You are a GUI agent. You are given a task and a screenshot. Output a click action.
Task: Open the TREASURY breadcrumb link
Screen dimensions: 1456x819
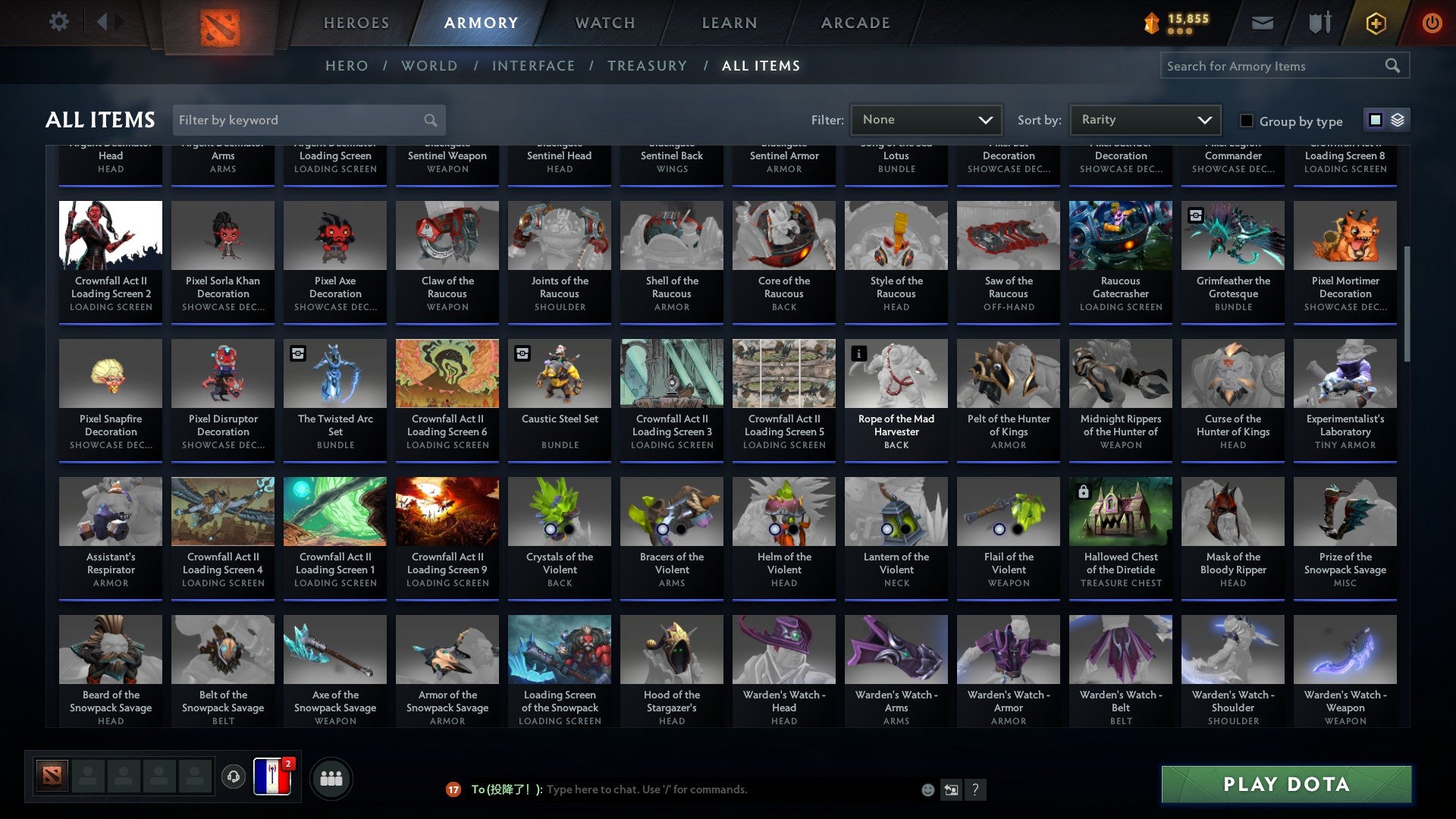coord(648,66)
